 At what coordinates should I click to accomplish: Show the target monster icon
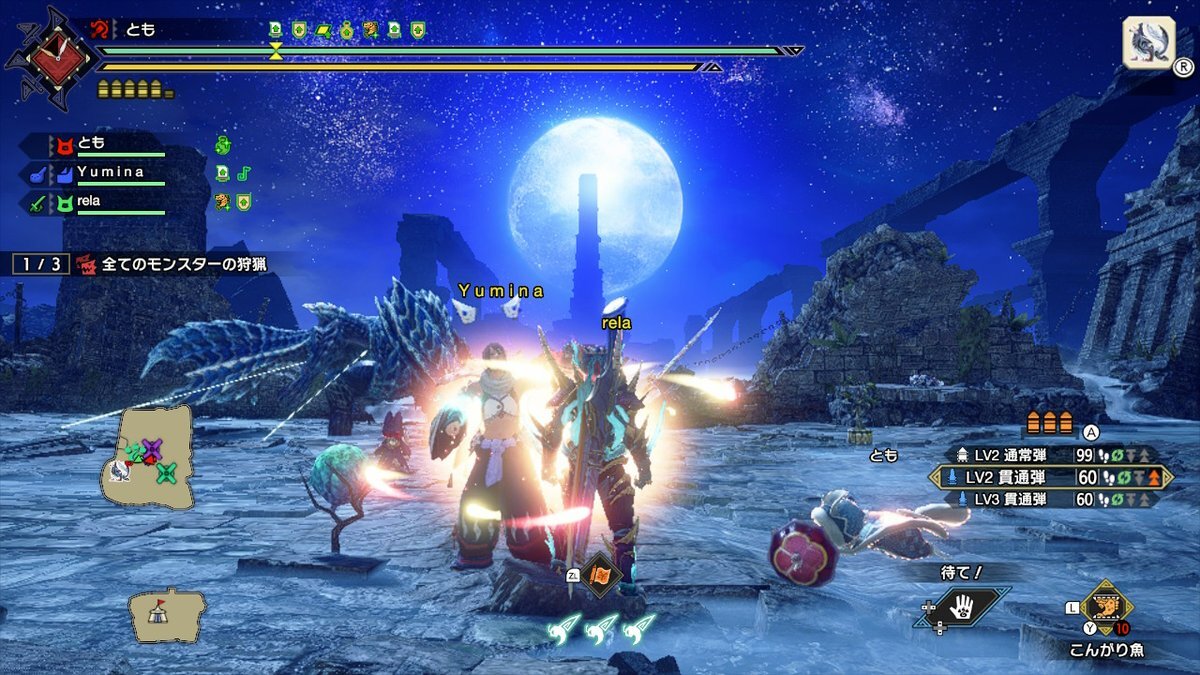tap(1148, 43)
